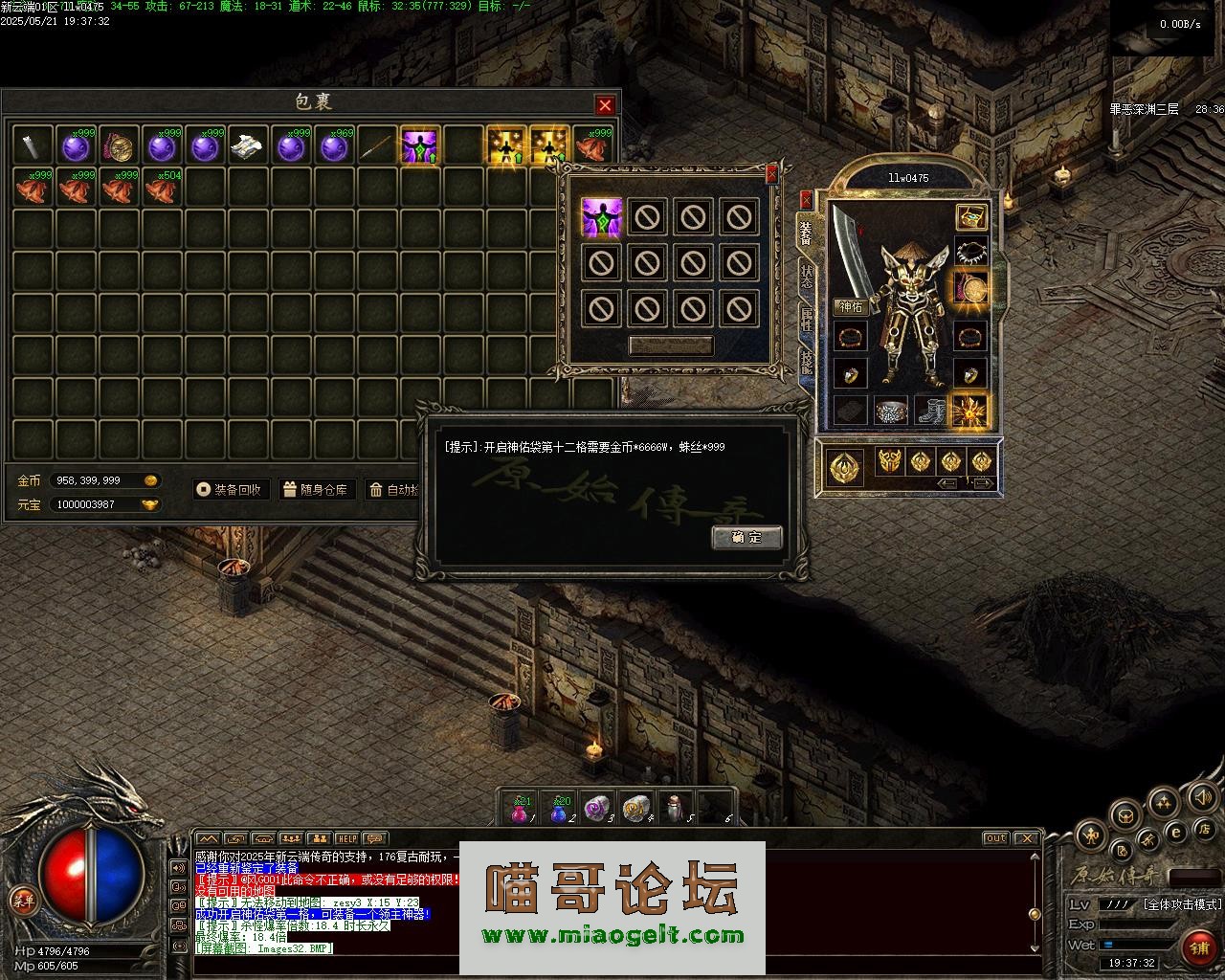Open 装备回收 equipment recycling
This screenshot has width=1225, height=980.
point(230,490)
